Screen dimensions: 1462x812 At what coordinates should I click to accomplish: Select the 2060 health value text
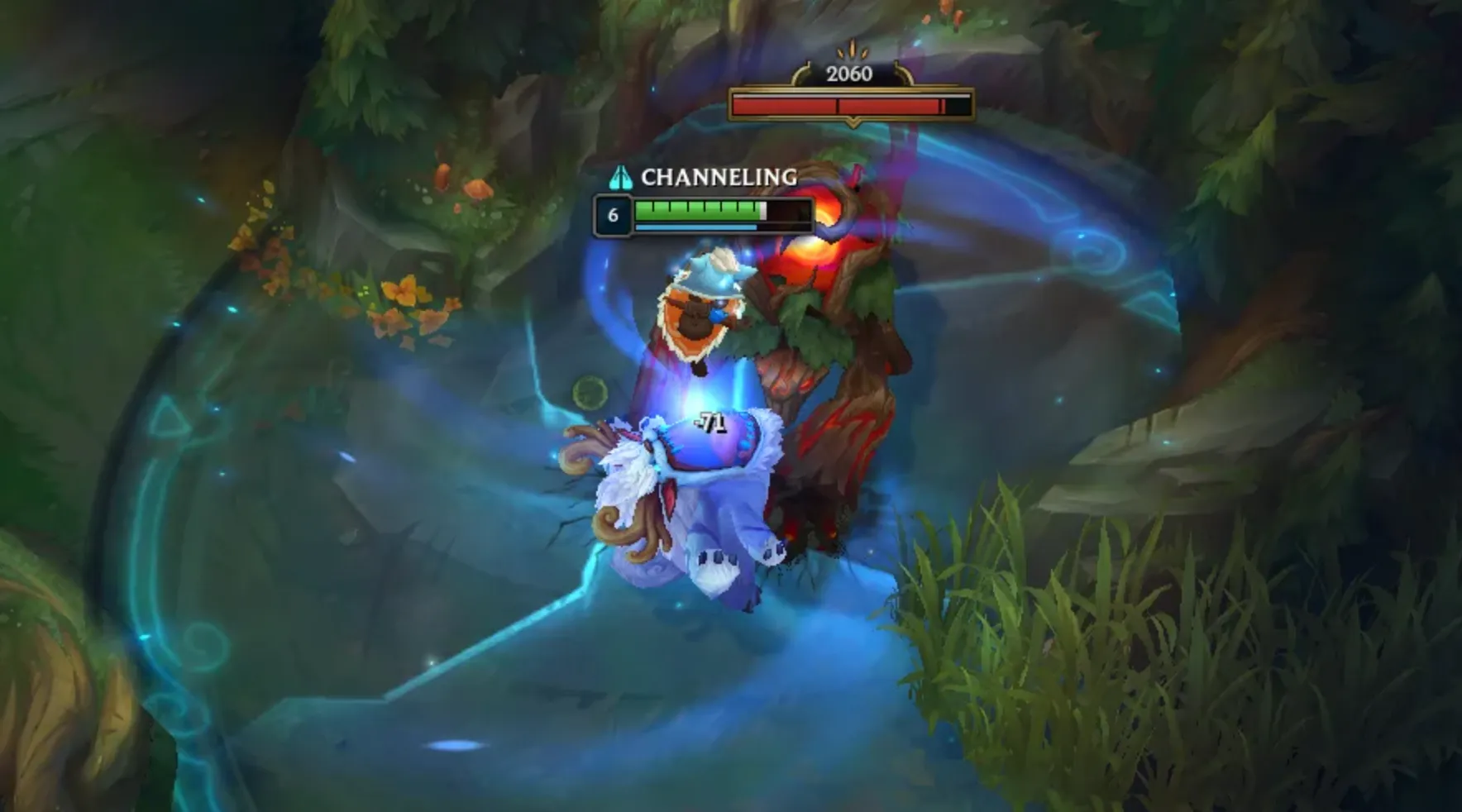tap(848, 74)
